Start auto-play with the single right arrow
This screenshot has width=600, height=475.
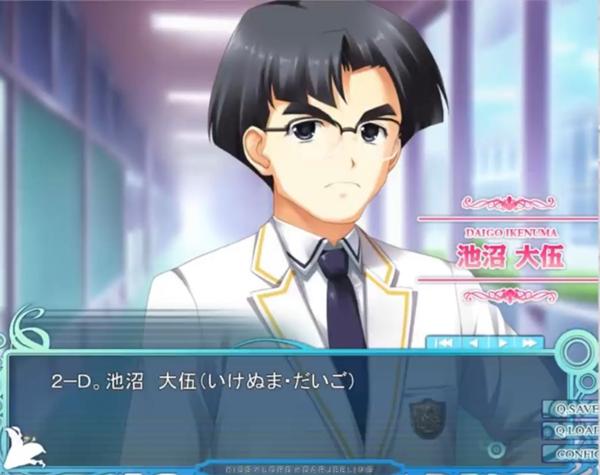tap(502, 343)
